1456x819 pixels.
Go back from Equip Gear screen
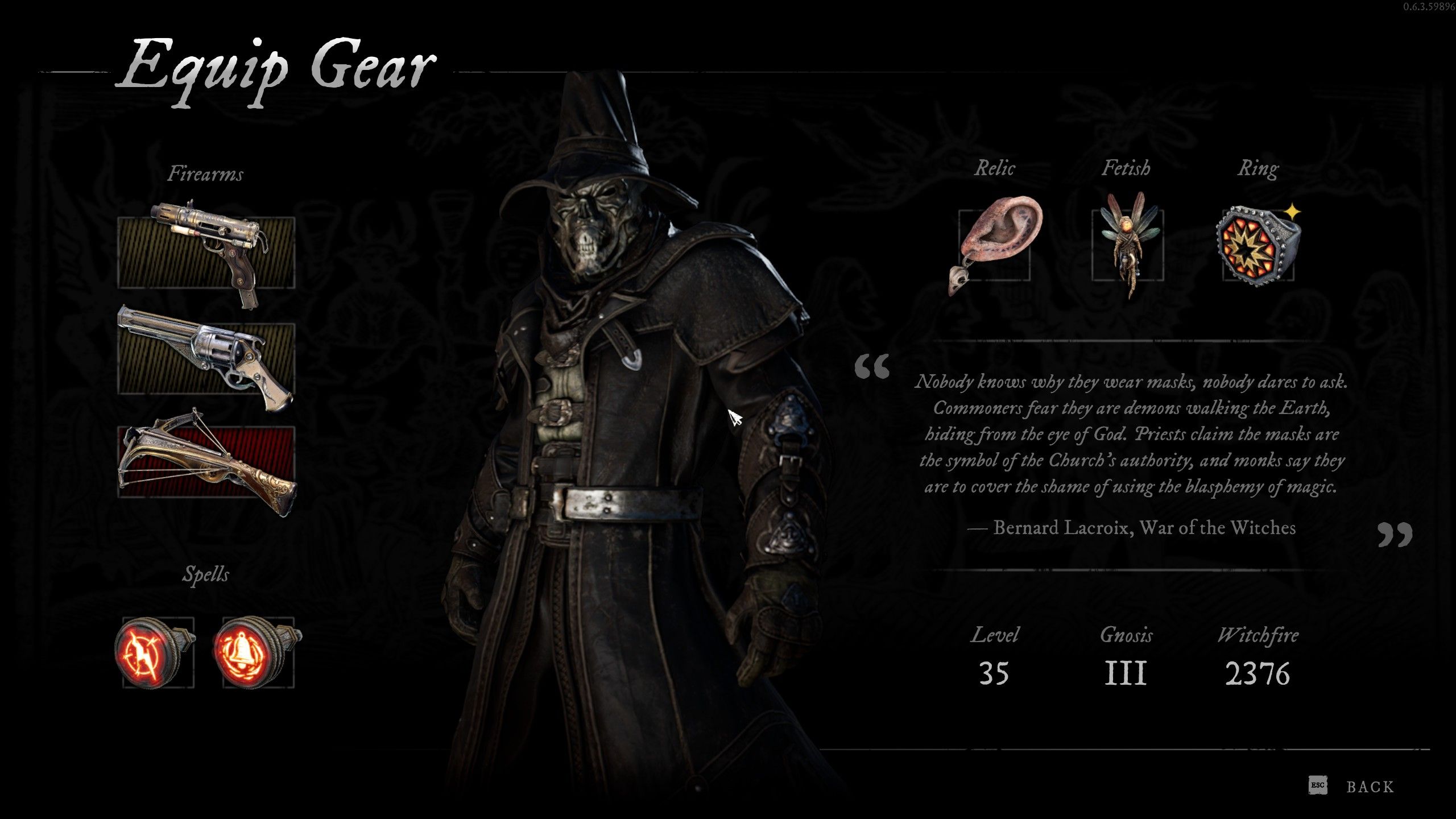(1370, 787)
